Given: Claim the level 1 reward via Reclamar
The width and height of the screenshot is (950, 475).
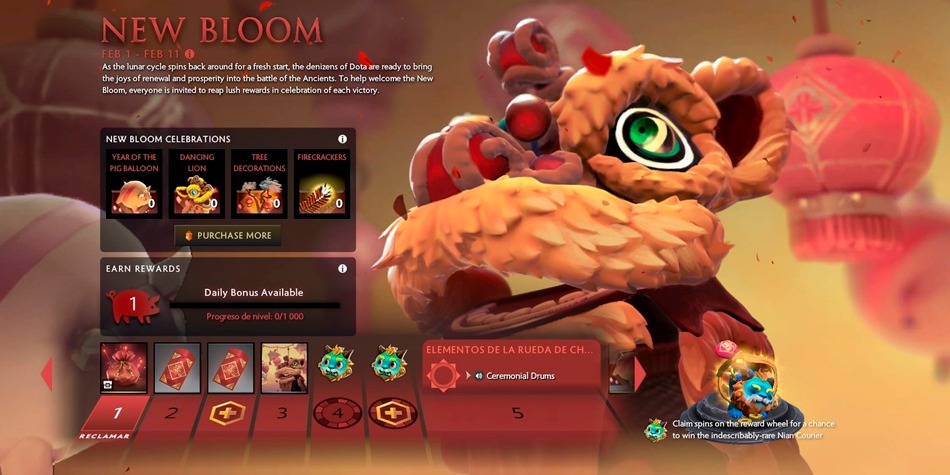Looking at the screenshot, I should click(x=116, y=420).
